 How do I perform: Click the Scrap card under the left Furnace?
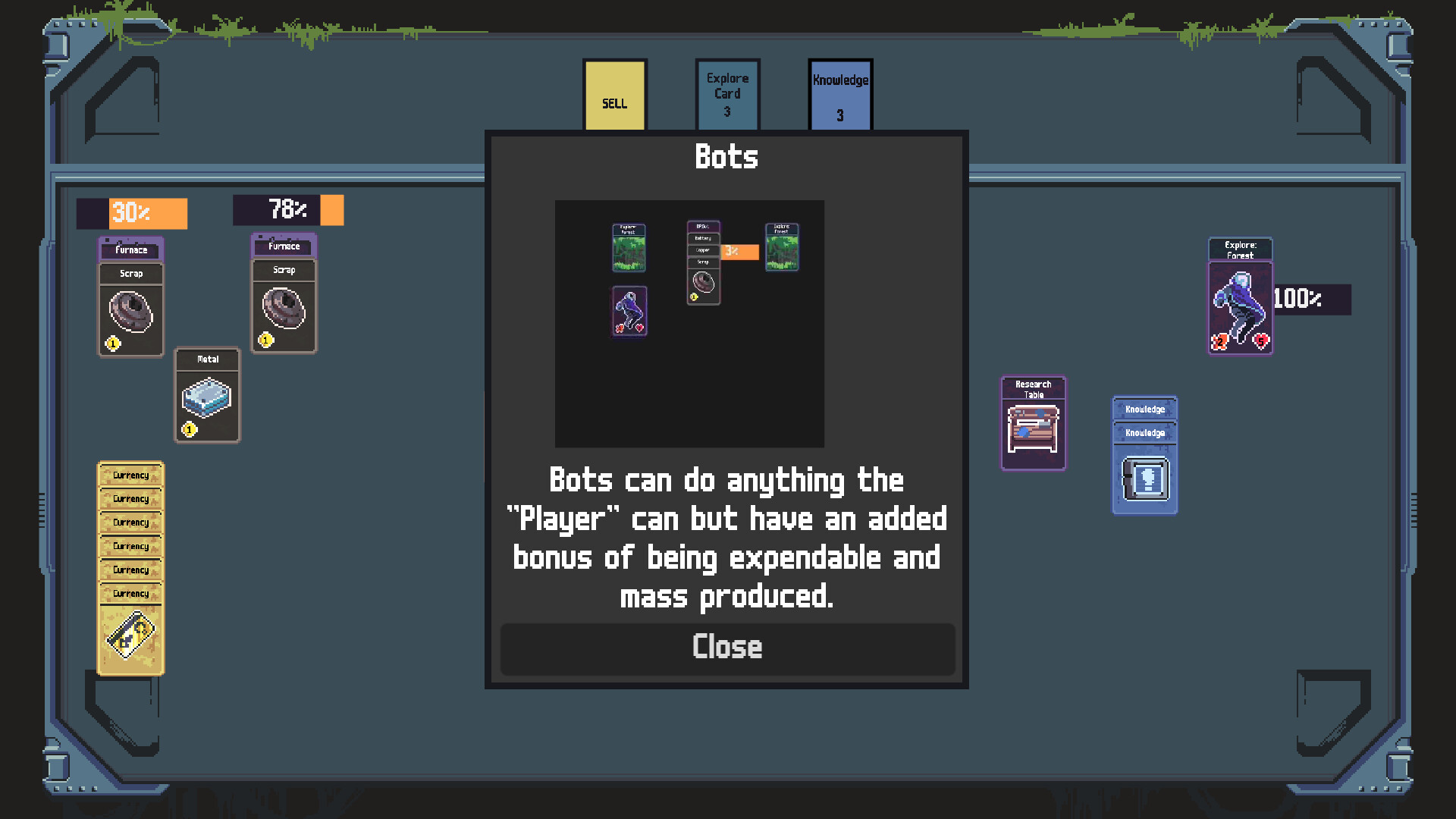coord(130,311)
